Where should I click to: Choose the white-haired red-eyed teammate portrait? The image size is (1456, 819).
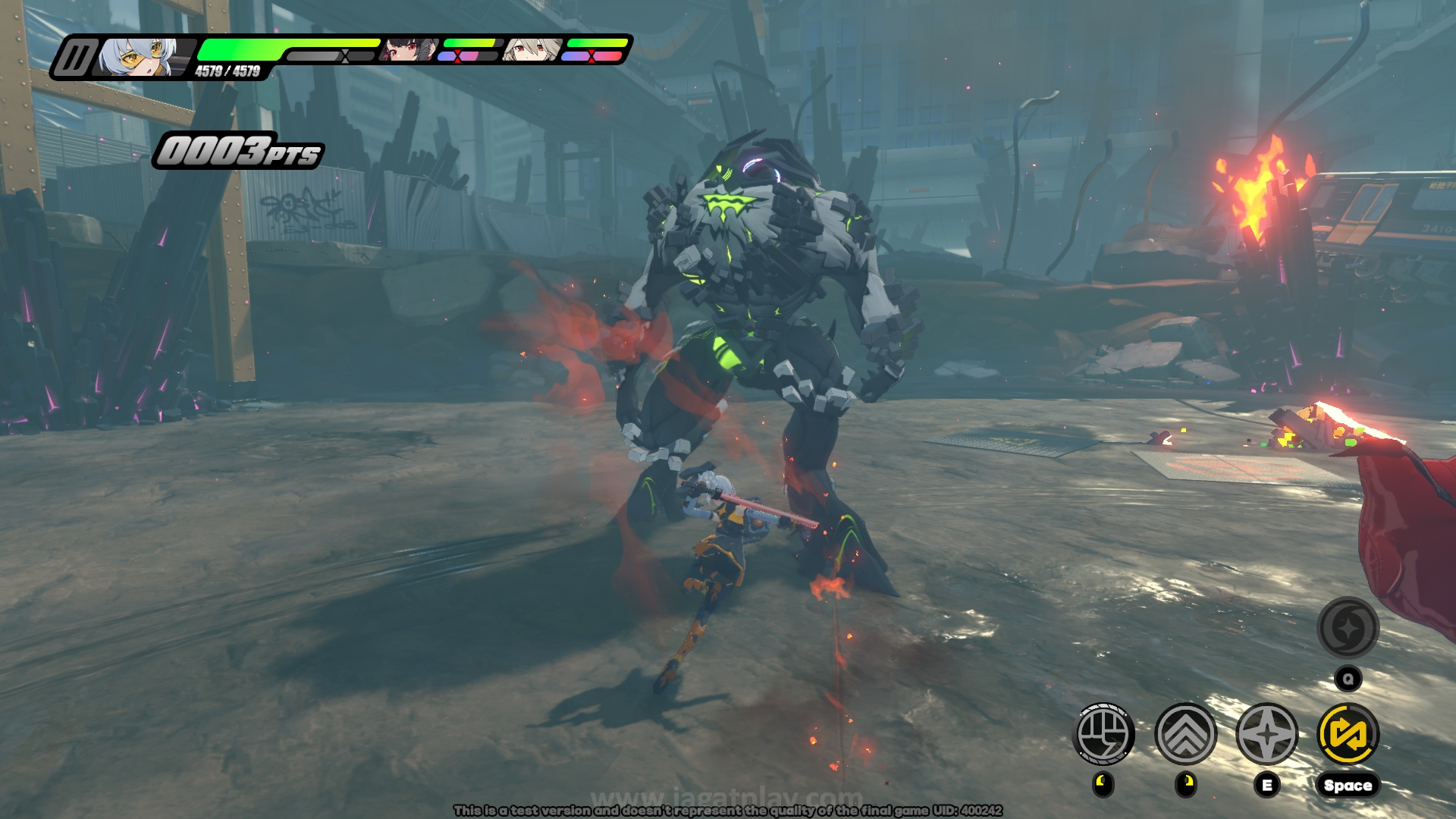[x=533, y=50]
